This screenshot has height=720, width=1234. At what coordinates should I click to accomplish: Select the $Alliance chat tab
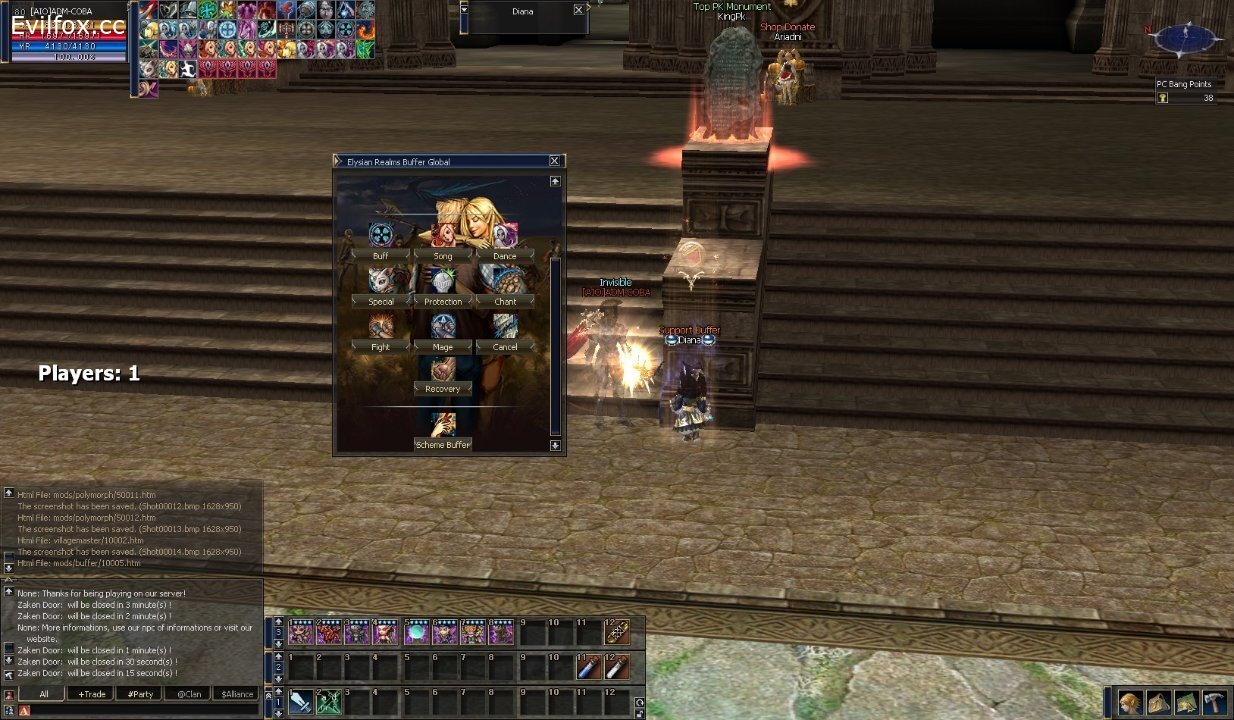pyautogui.click(x=238, y=694)
